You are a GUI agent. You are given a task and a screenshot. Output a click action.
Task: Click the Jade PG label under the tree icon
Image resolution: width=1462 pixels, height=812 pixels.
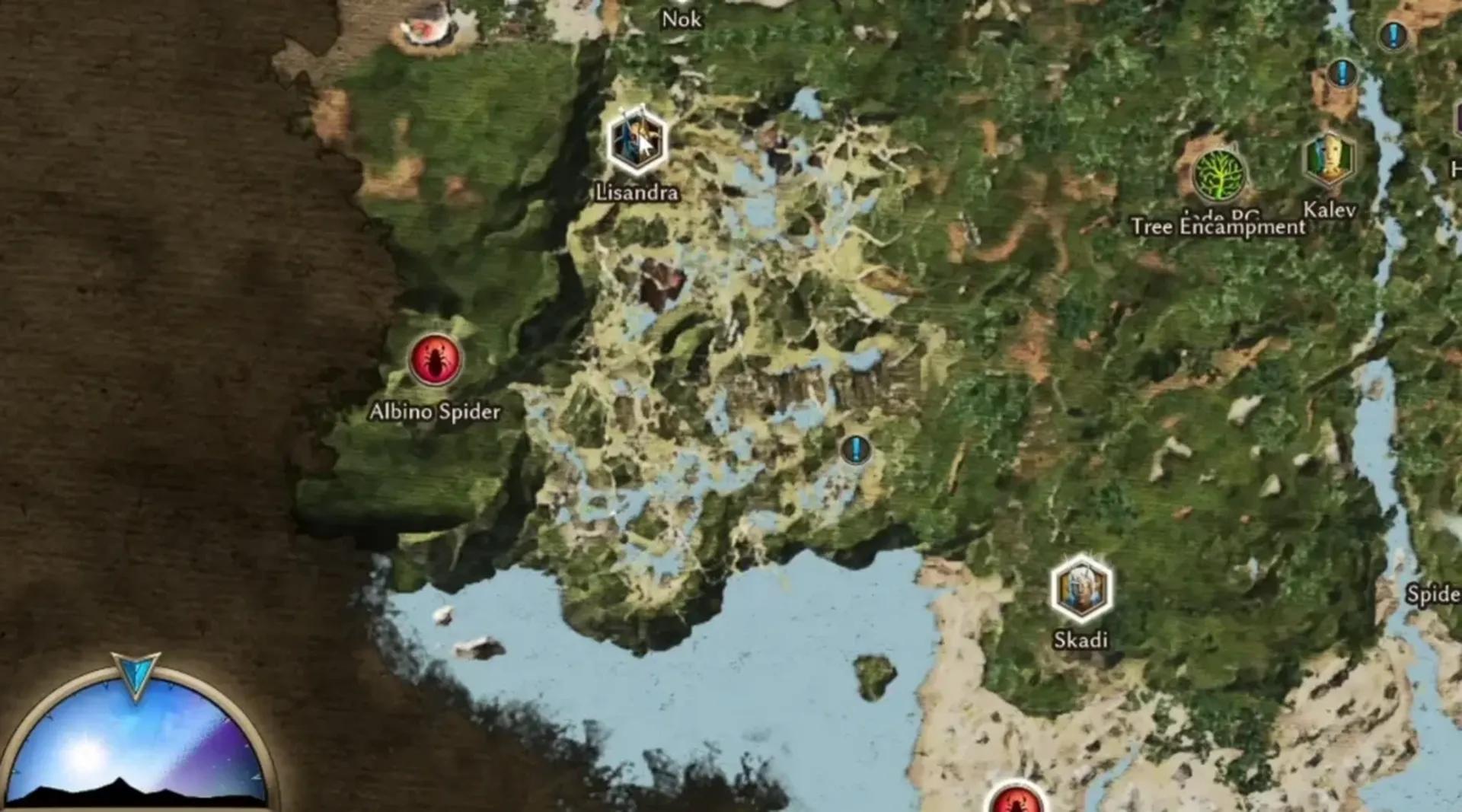click(x=1219, y=215)
